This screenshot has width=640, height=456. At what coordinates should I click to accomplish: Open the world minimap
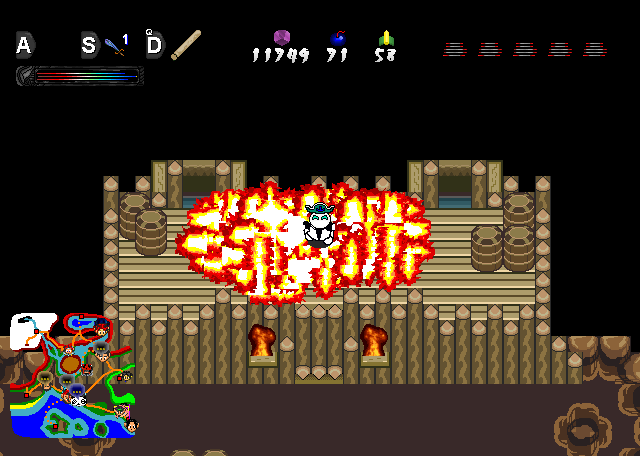pyautogui.click(x=72, y=376)
